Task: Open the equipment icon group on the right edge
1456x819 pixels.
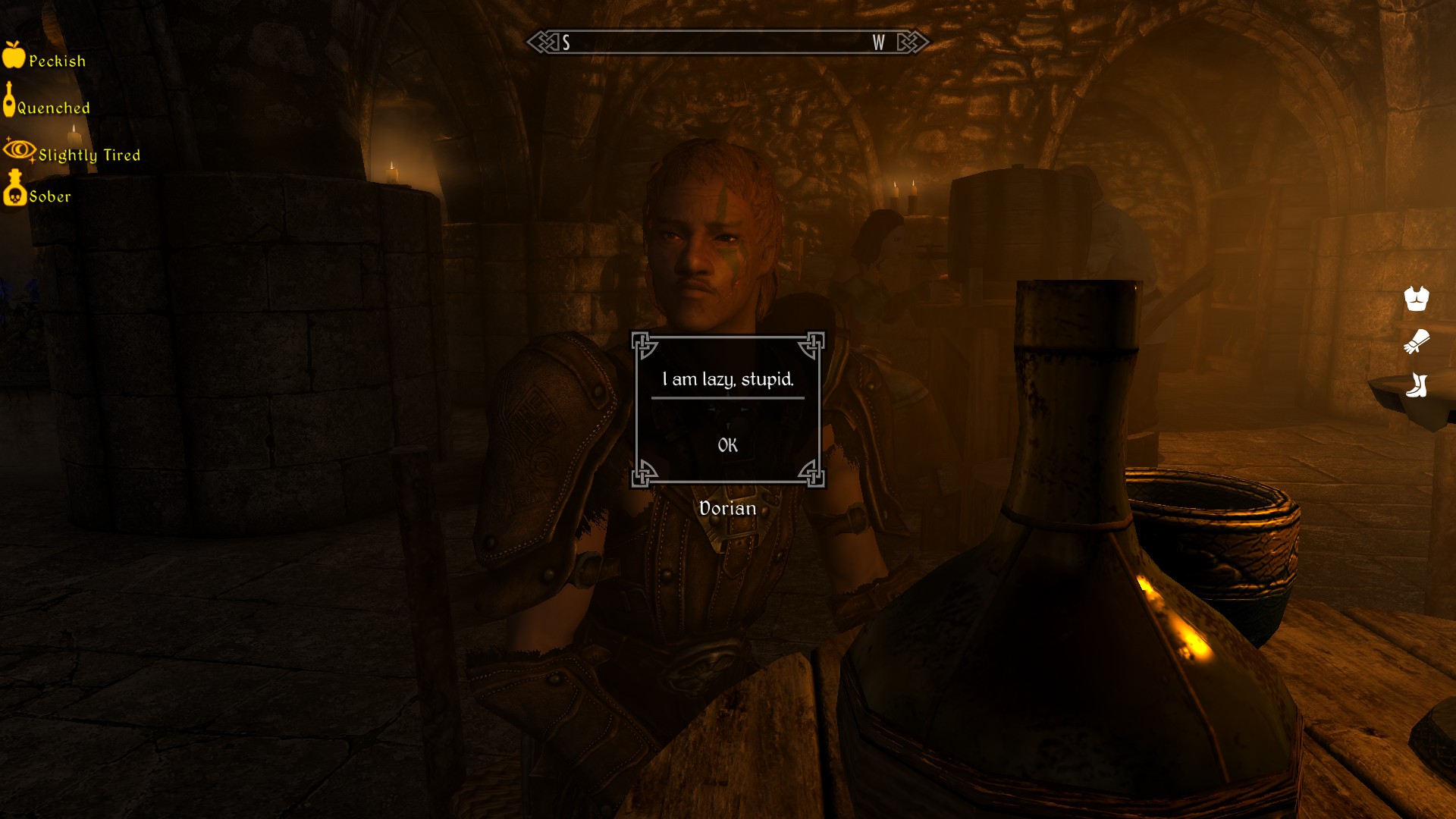Action: (1417, 343)
